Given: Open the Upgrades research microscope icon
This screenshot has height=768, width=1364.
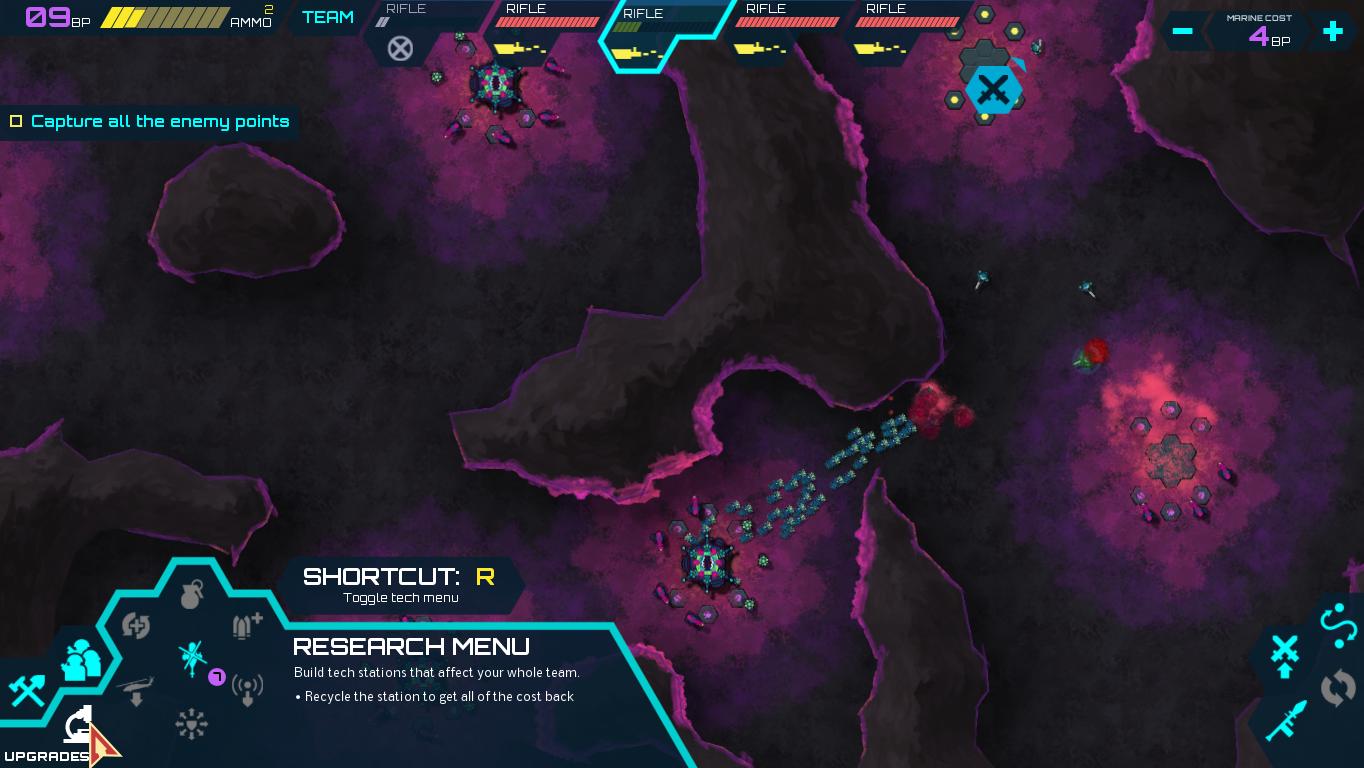Looking at the screenshot, I should [x=78, y=725].
